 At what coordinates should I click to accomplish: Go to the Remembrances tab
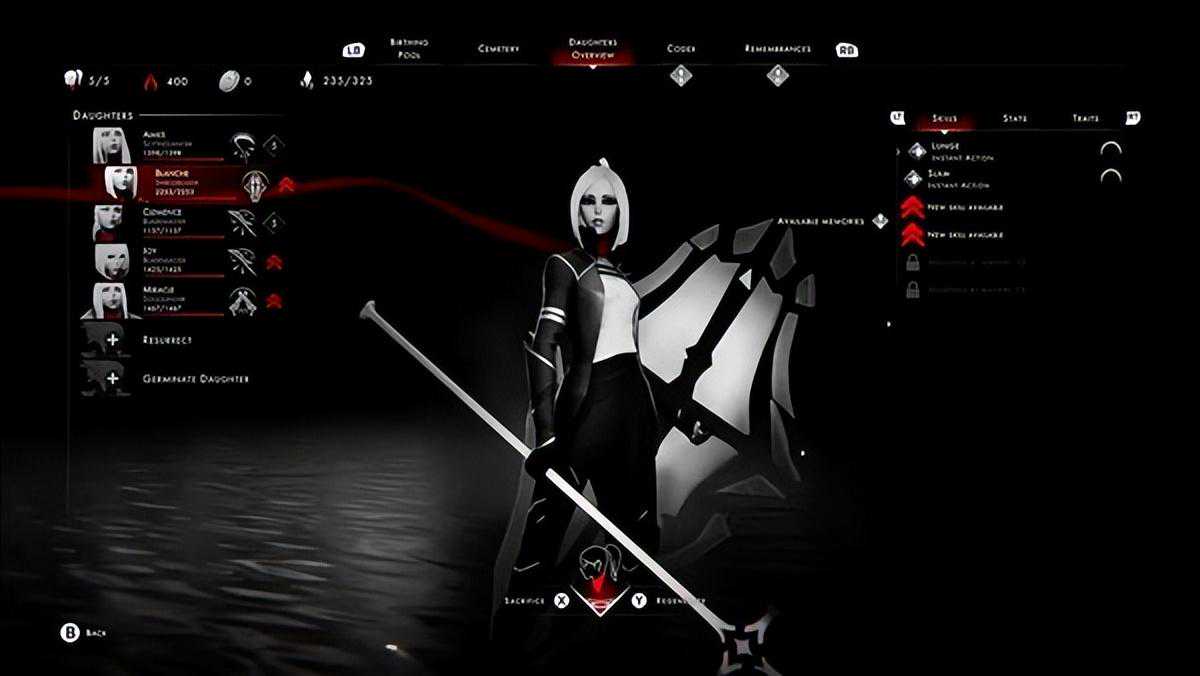777,49
